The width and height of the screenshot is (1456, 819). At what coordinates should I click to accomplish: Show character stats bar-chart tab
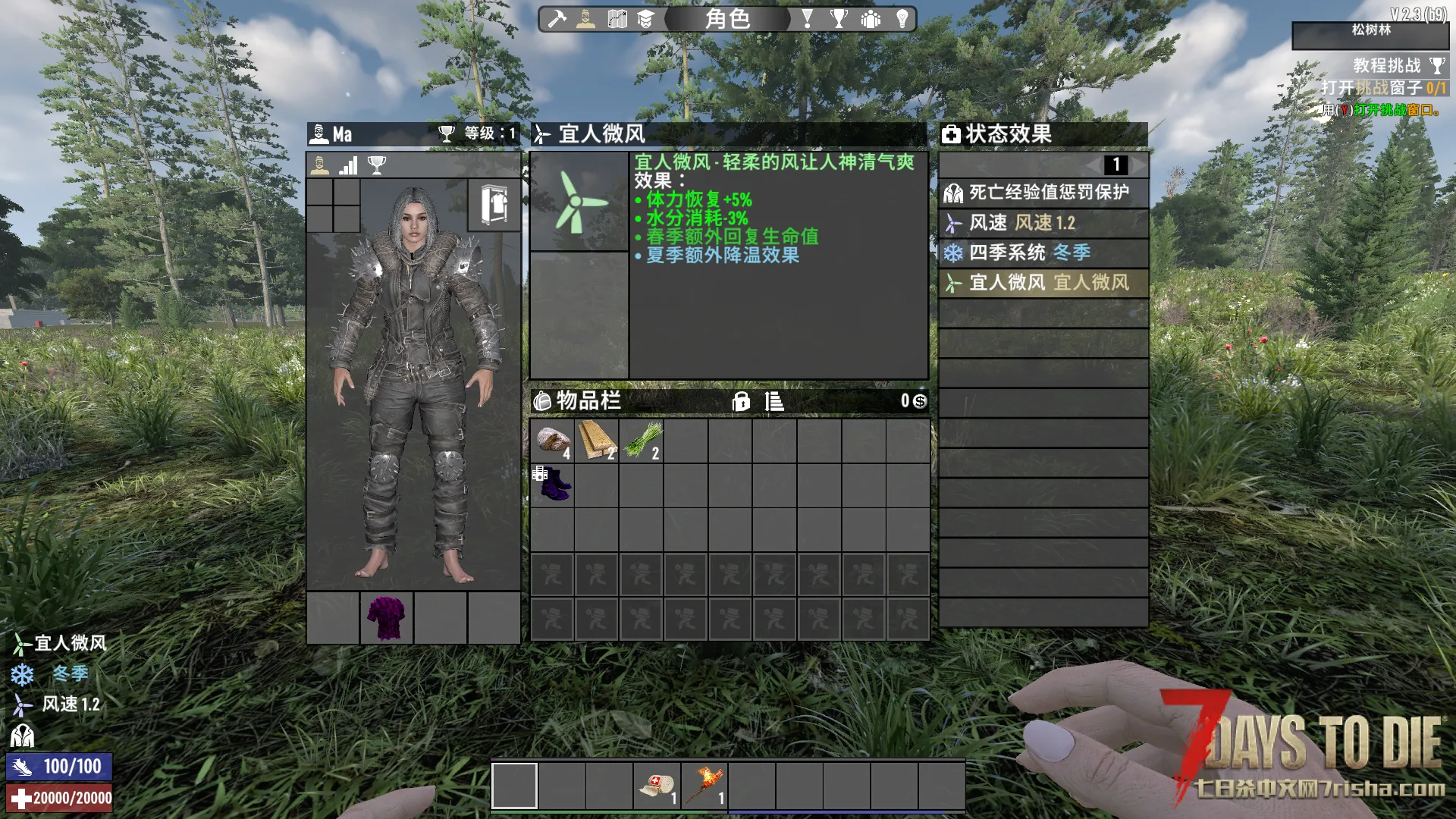point(348,165)
